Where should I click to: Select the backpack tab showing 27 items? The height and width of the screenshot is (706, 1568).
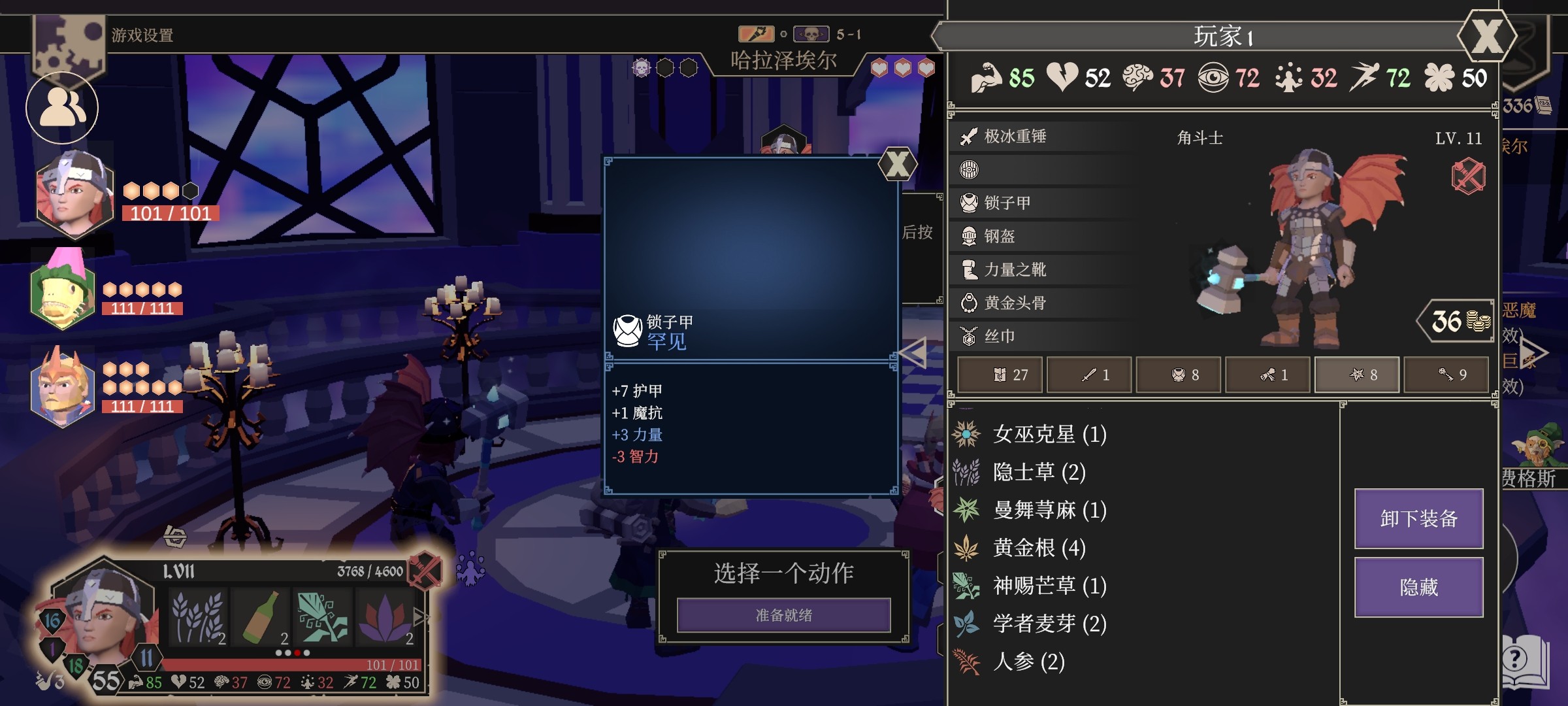click(x=1000, y=375)
